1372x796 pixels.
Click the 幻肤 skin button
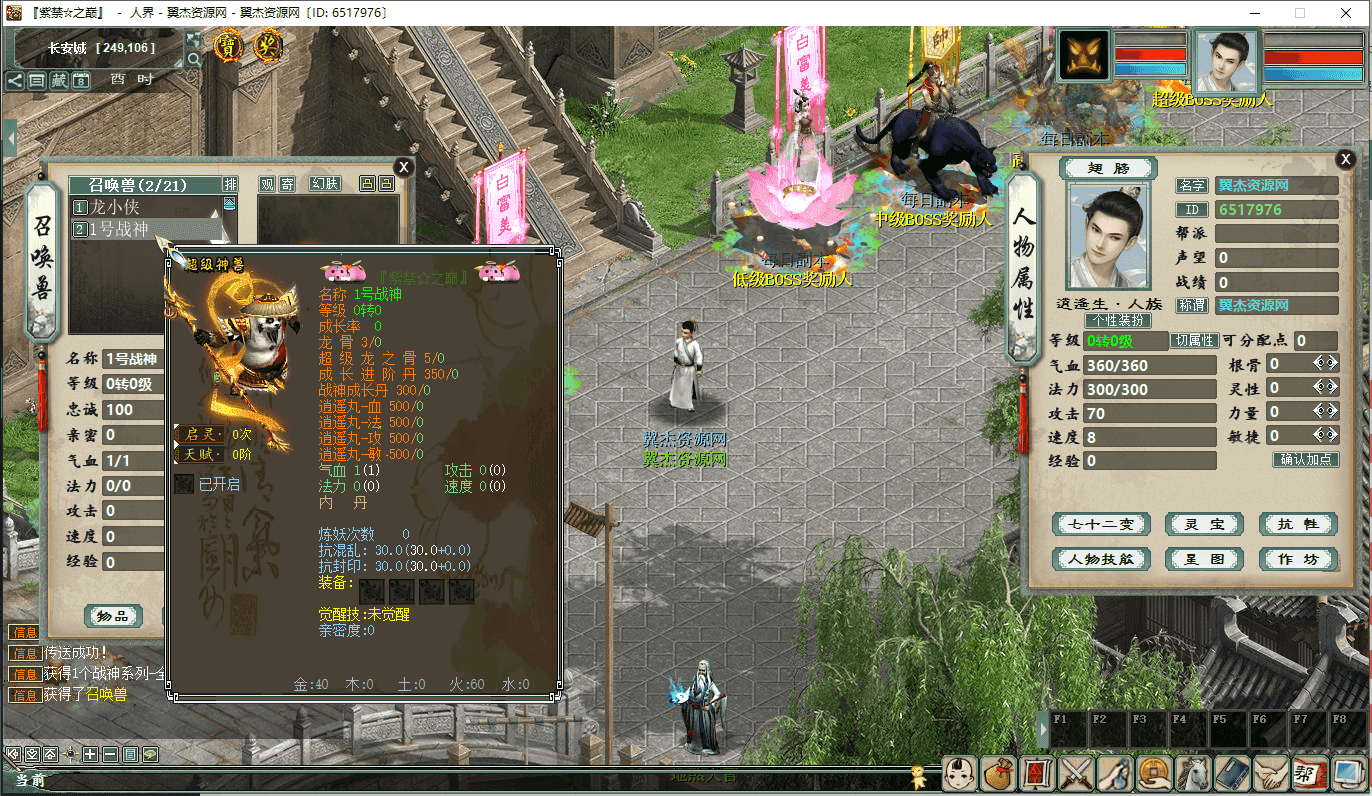click(x=325, y=184)
